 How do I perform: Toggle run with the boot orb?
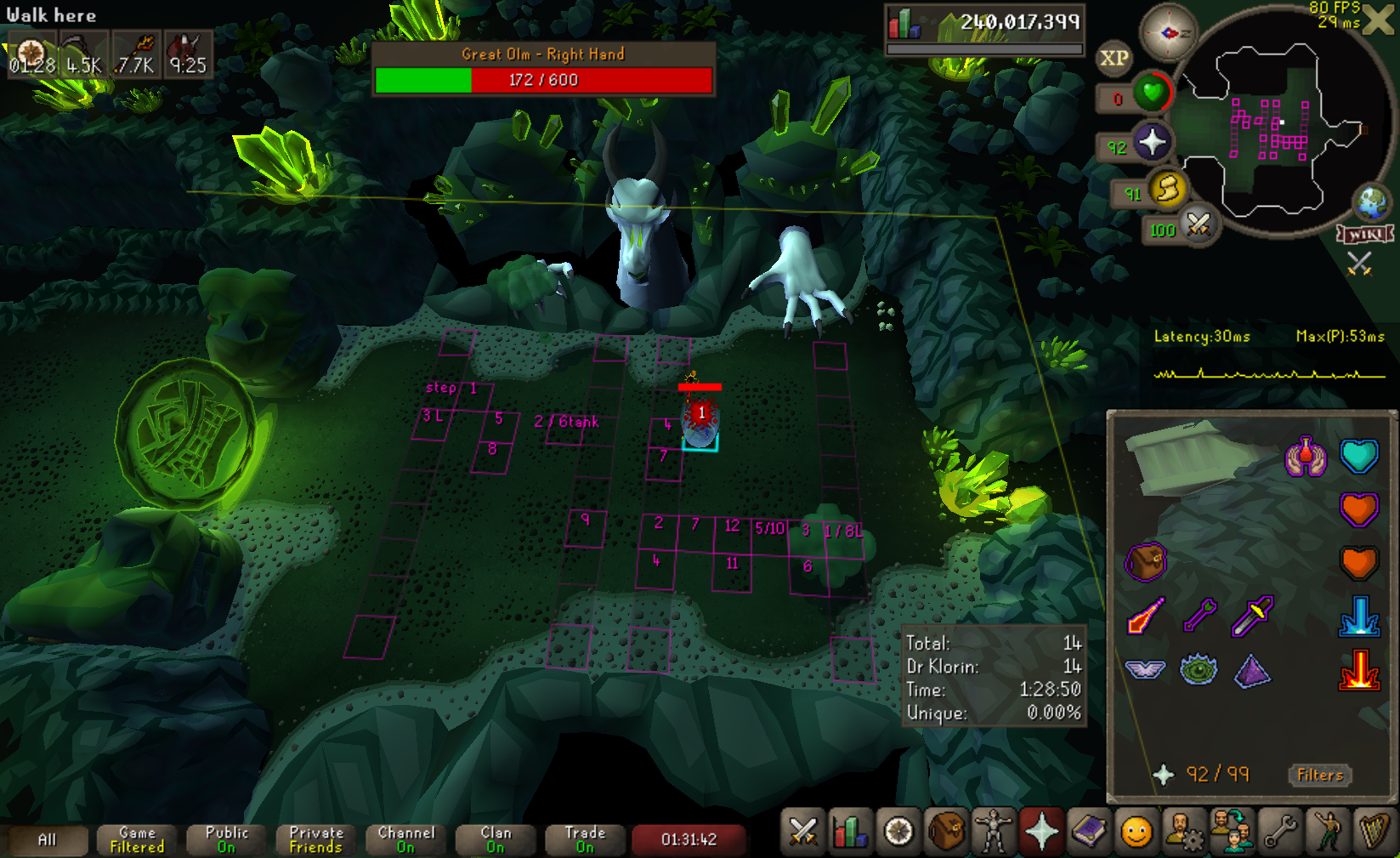pos(1167,189)
